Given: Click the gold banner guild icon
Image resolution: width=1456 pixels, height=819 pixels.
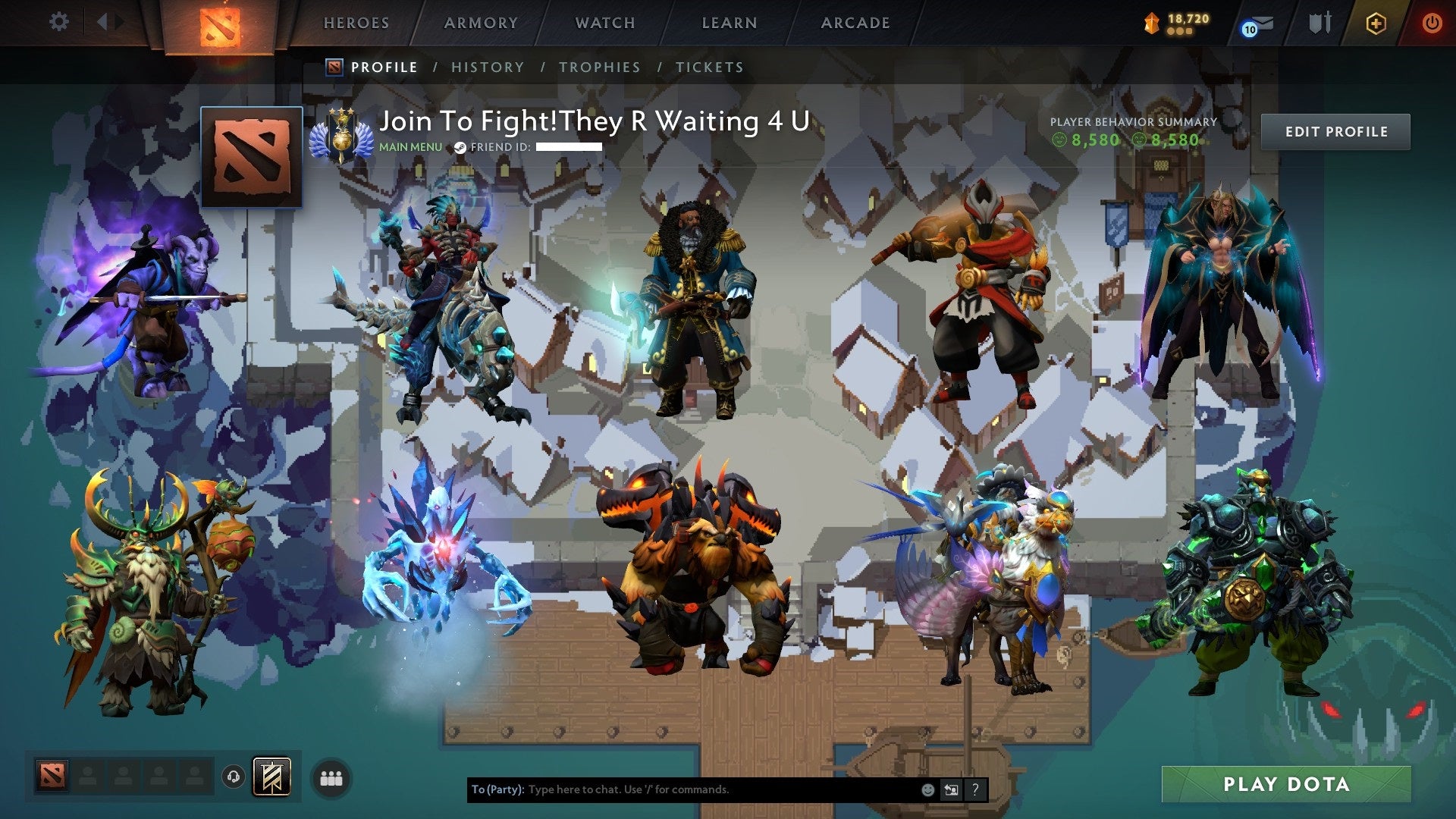Looking at the screenshot, I should (273, 777).
